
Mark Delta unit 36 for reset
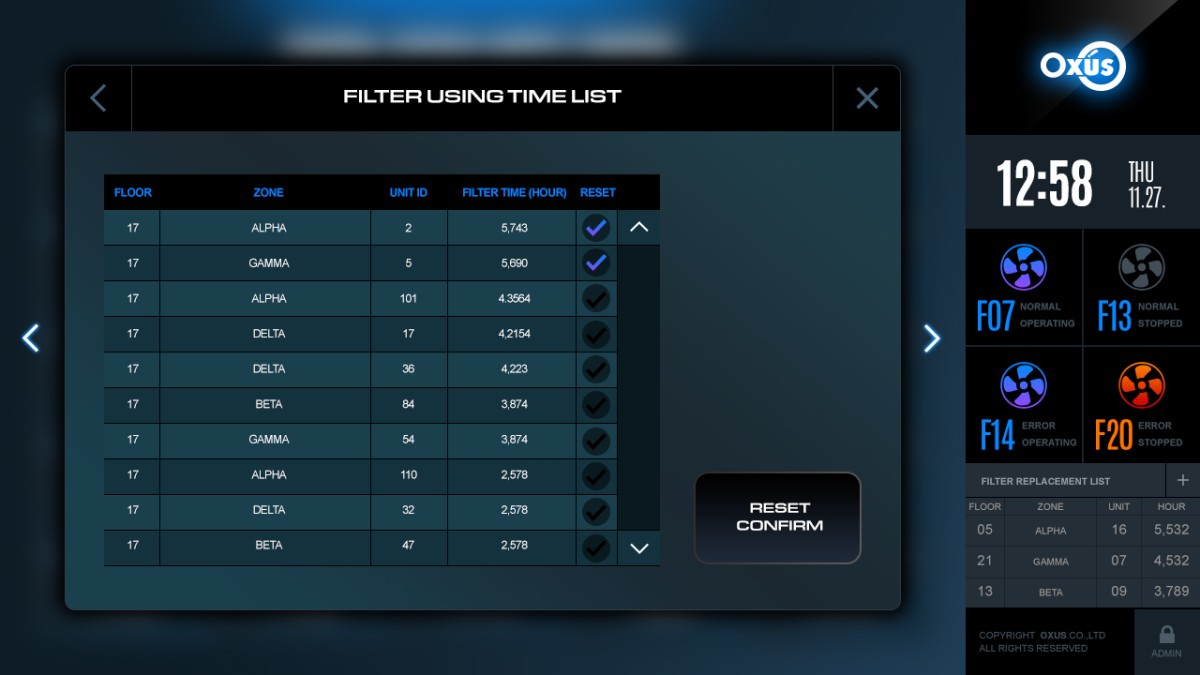pos(596,369)
